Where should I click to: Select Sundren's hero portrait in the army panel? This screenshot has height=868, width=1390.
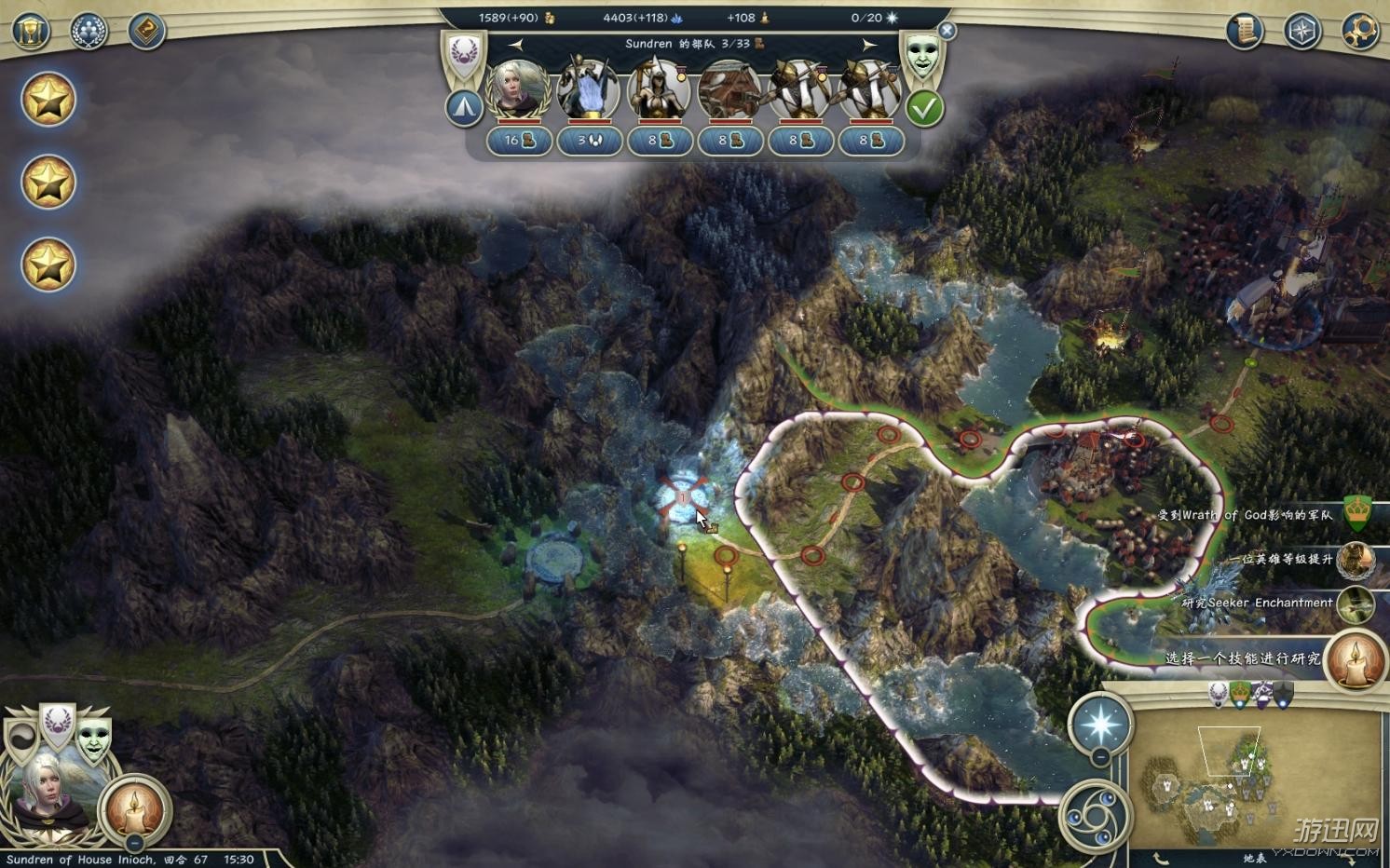(518, 90)
